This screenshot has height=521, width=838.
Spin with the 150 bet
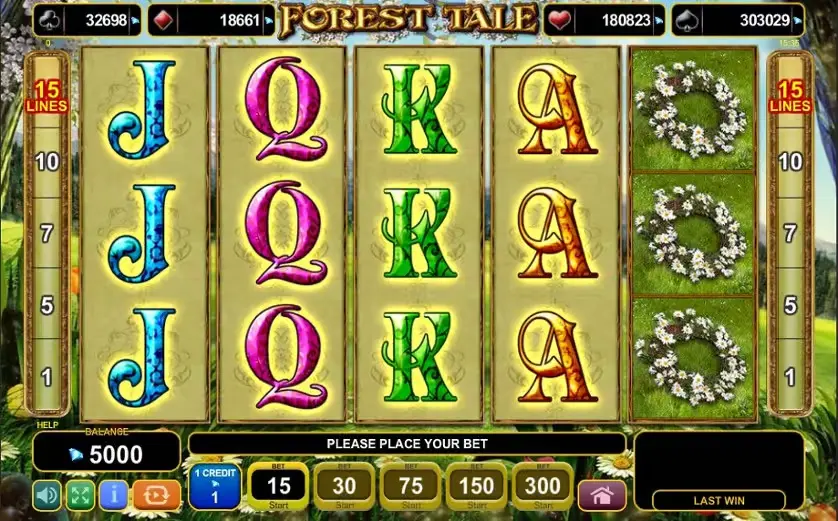click(476, 487)
